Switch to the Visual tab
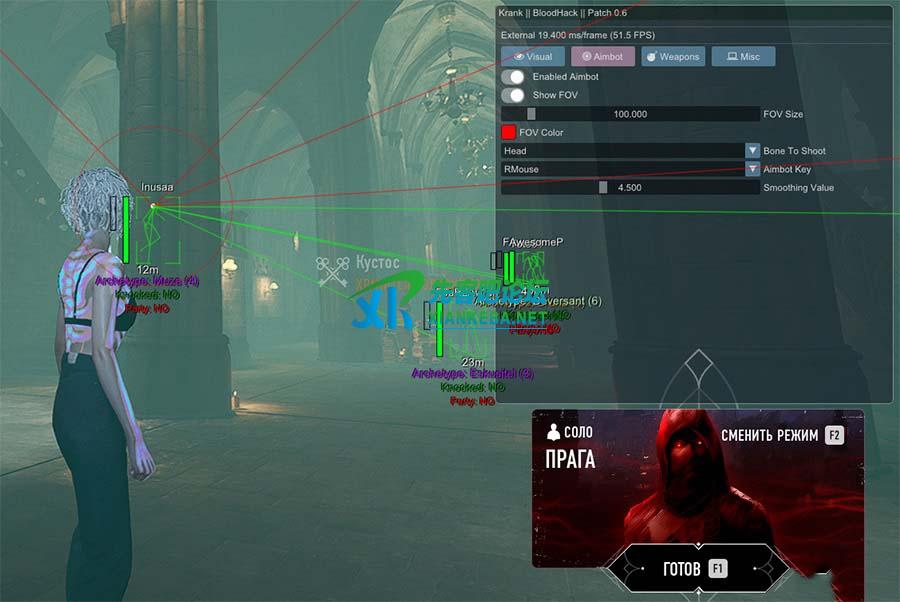 click(x=533, y=57)
